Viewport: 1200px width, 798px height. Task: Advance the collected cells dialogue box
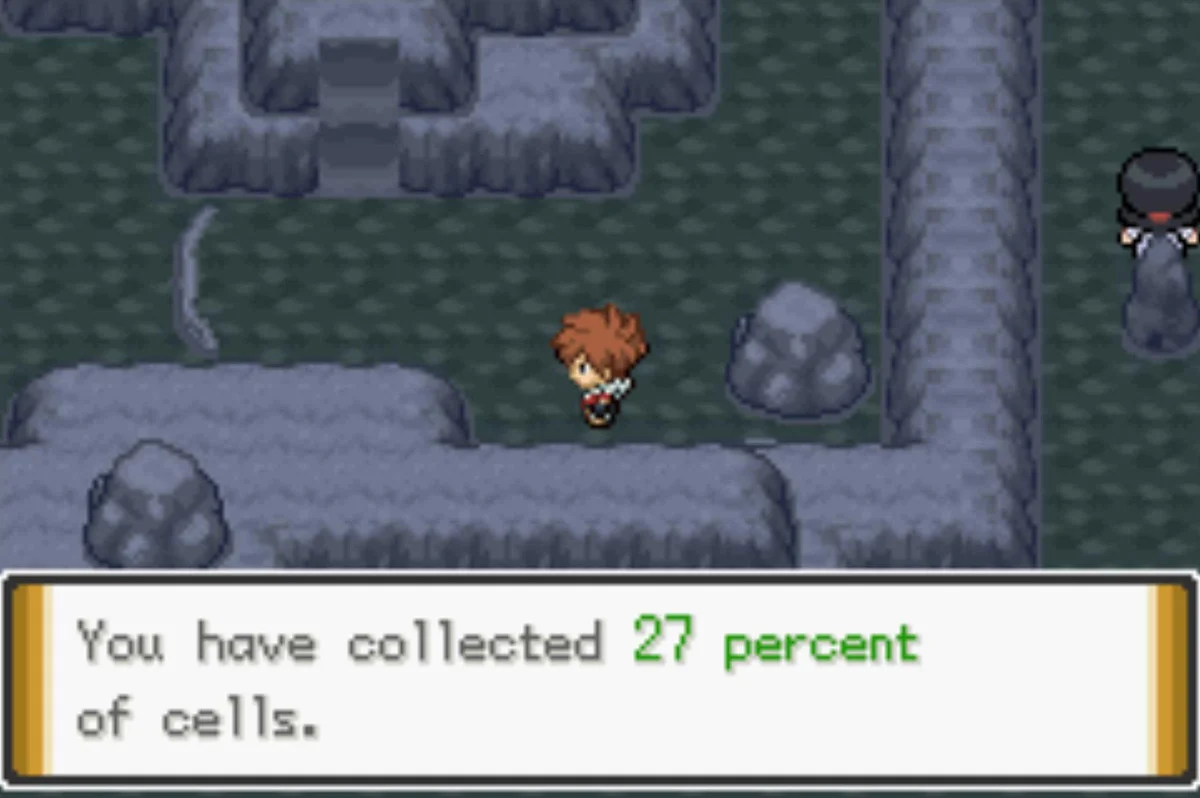point(600,680)
